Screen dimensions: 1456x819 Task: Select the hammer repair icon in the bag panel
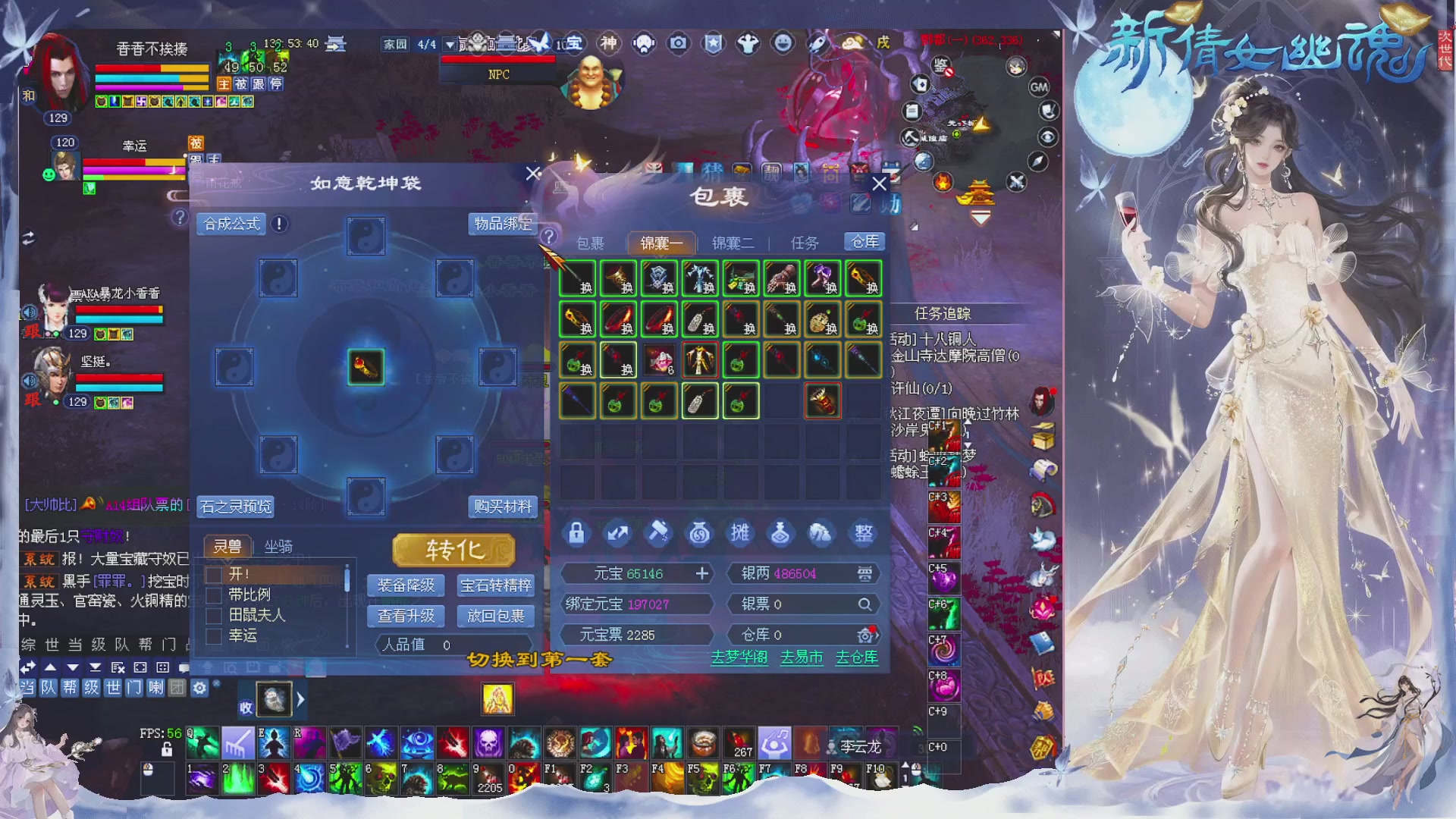(x=658, y=533)
